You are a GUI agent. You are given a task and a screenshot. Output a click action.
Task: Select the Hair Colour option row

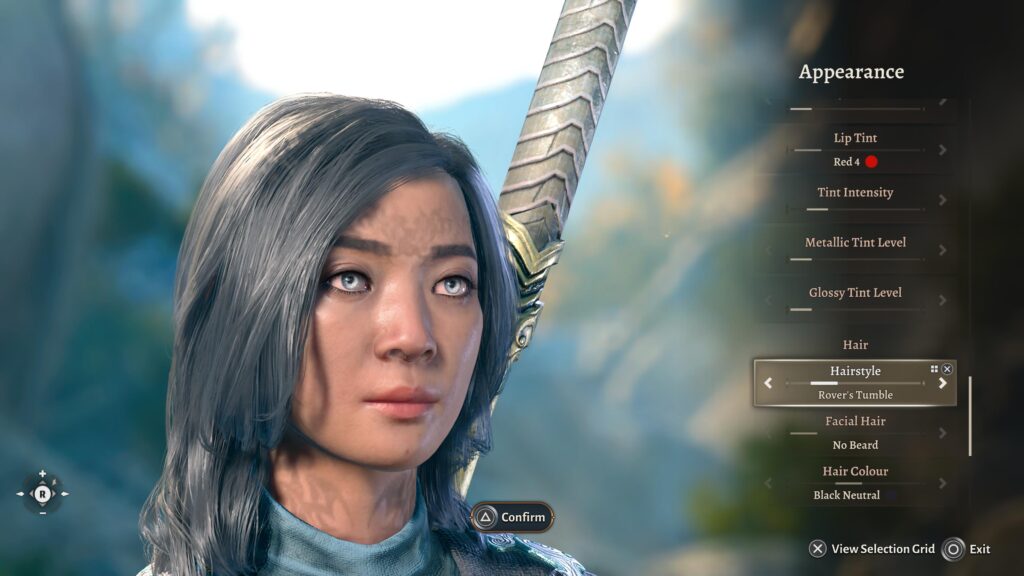(x=855, y=483)
